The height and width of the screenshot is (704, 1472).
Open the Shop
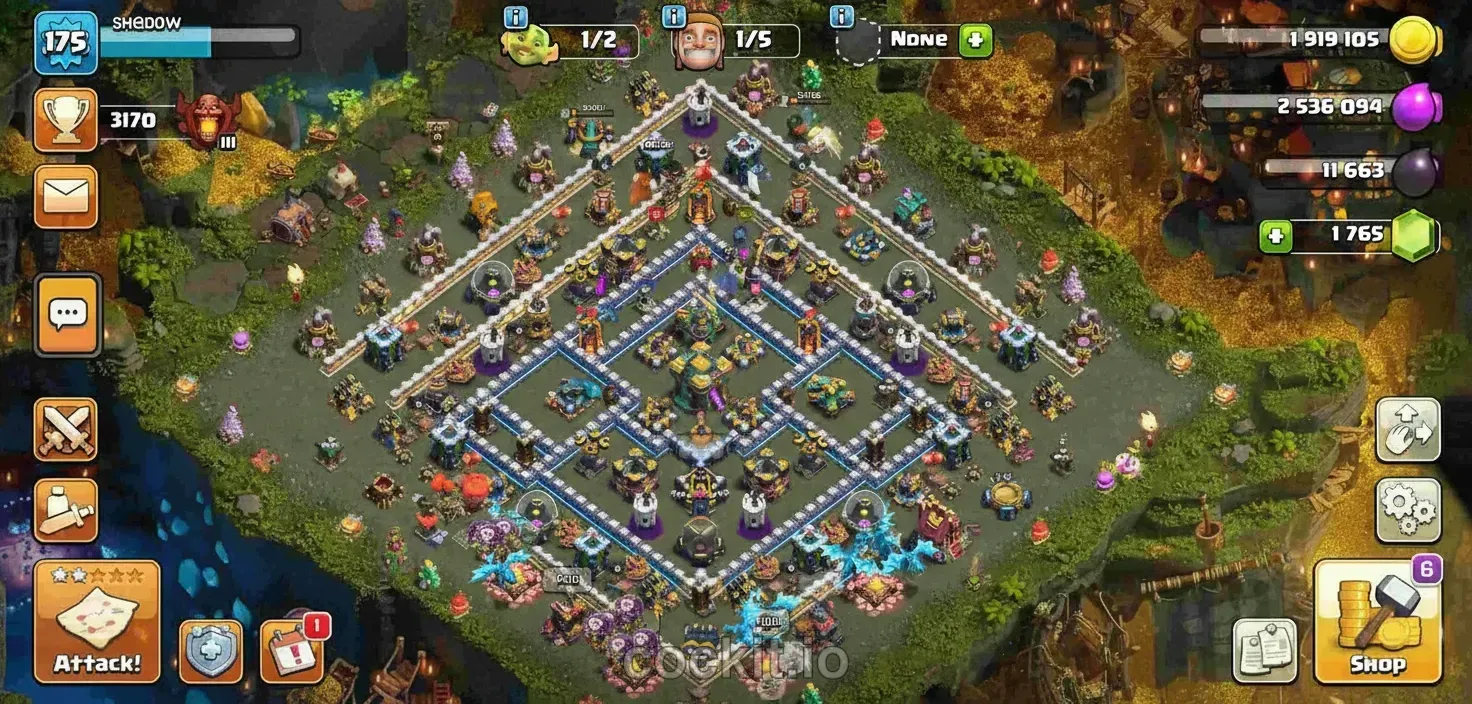pyautogui.click(x=1377, y=621)
